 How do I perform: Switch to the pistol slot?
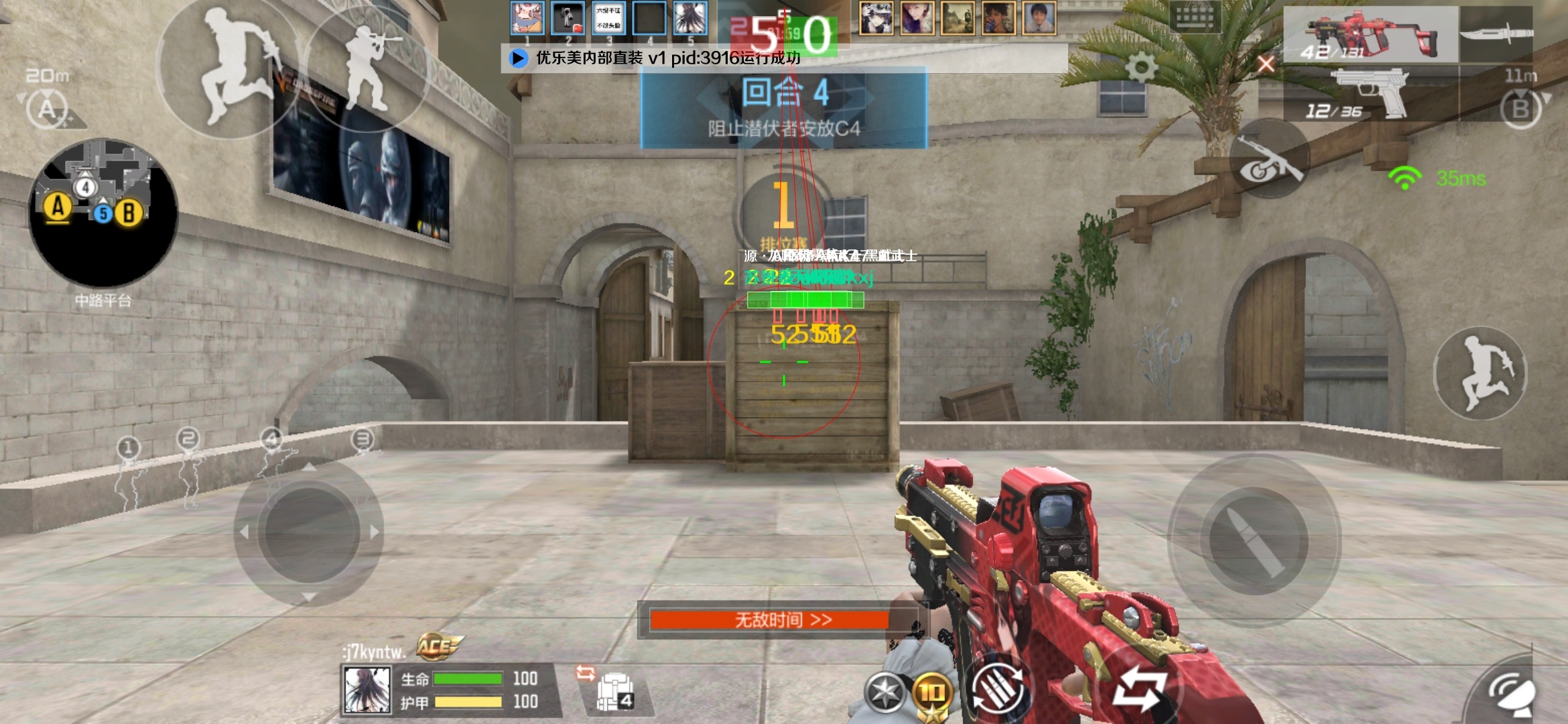coord(1370,94)
